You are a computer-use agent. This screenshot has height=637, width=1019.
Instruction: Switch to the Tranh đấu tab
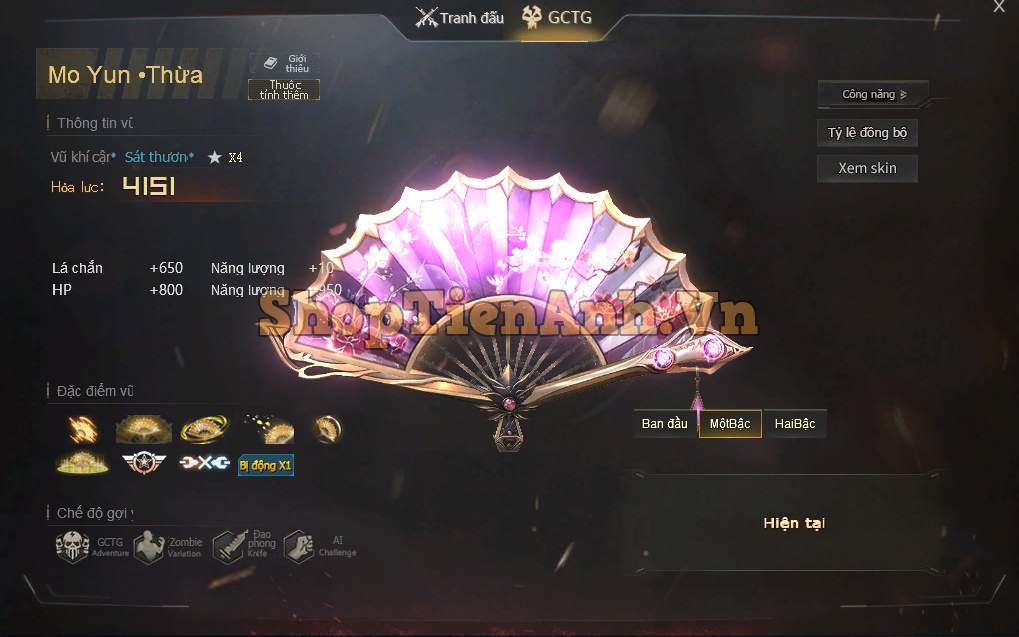pyautogui.click(x=460, y=17)
